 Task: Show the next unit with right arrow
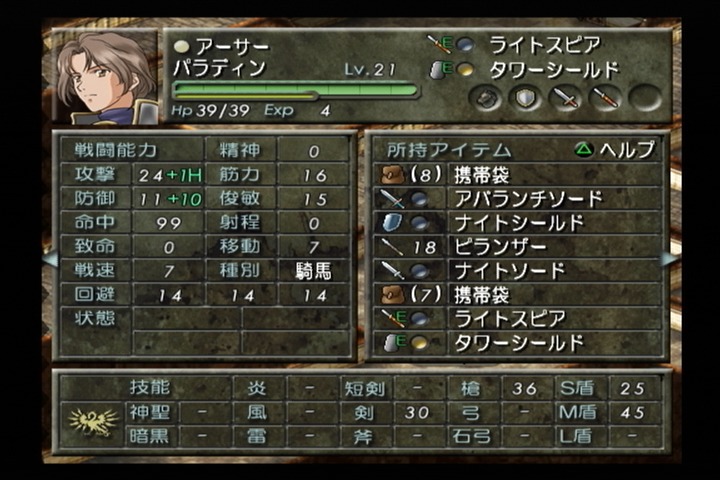tap(669, 259)
